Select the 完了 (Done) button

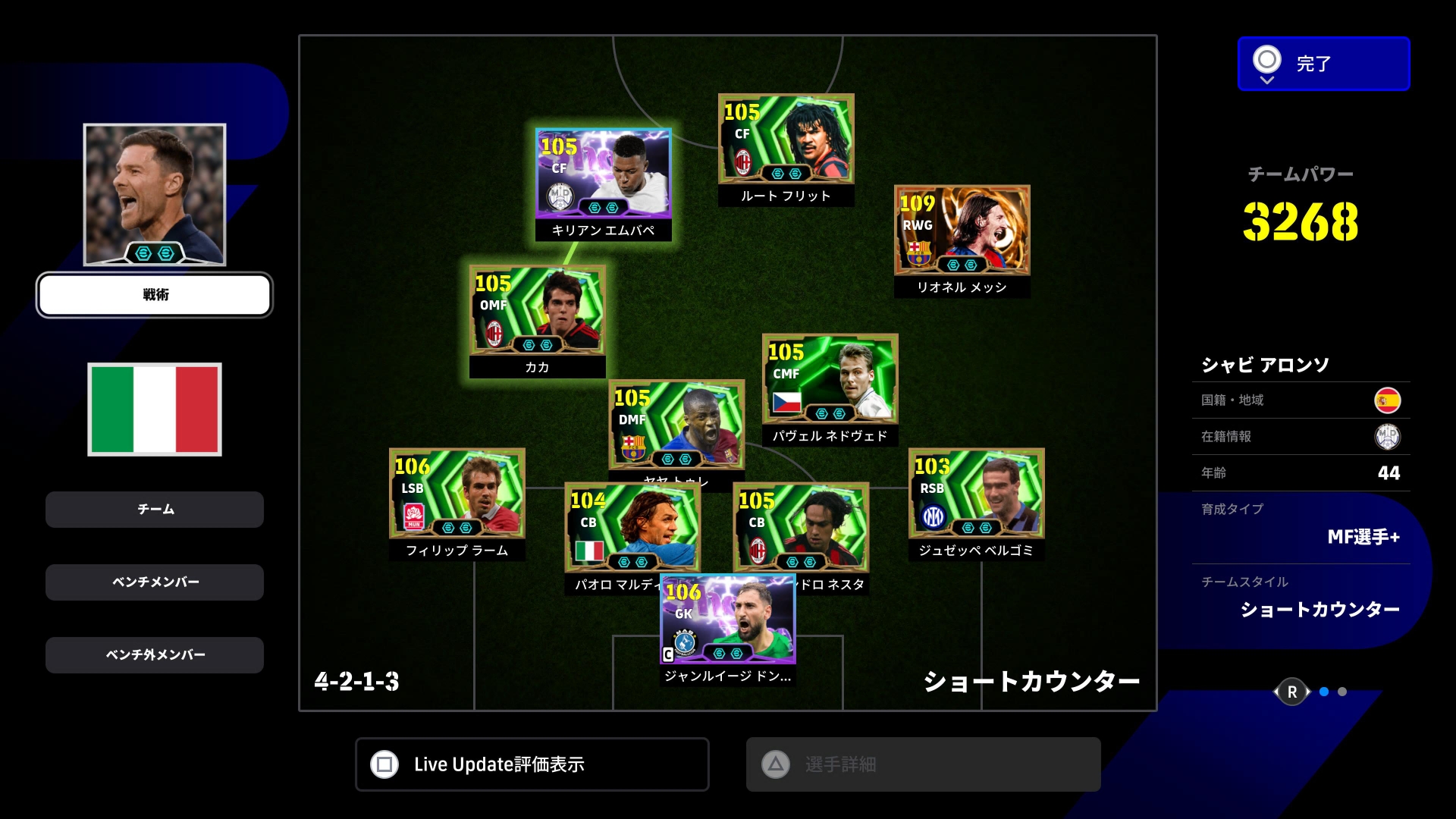coord(1323,64)
